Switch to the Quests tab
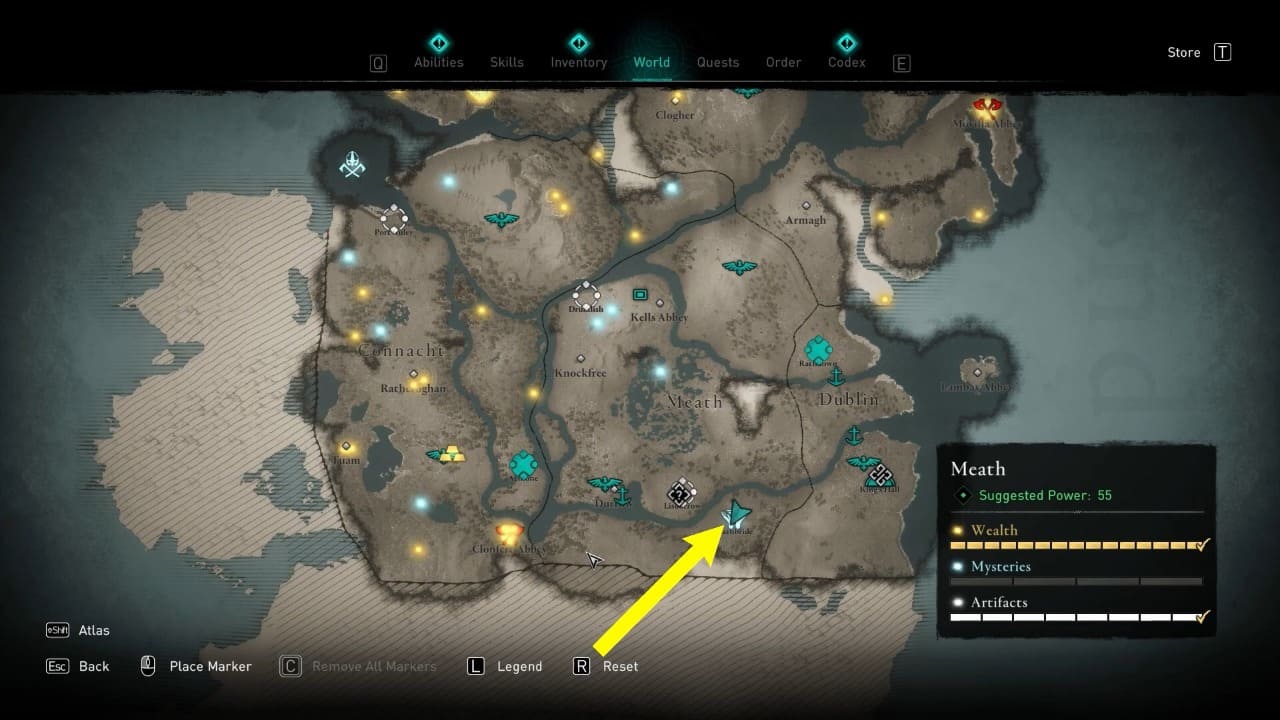The height and width of the screenshot is (720, 1280). (718, 62)
